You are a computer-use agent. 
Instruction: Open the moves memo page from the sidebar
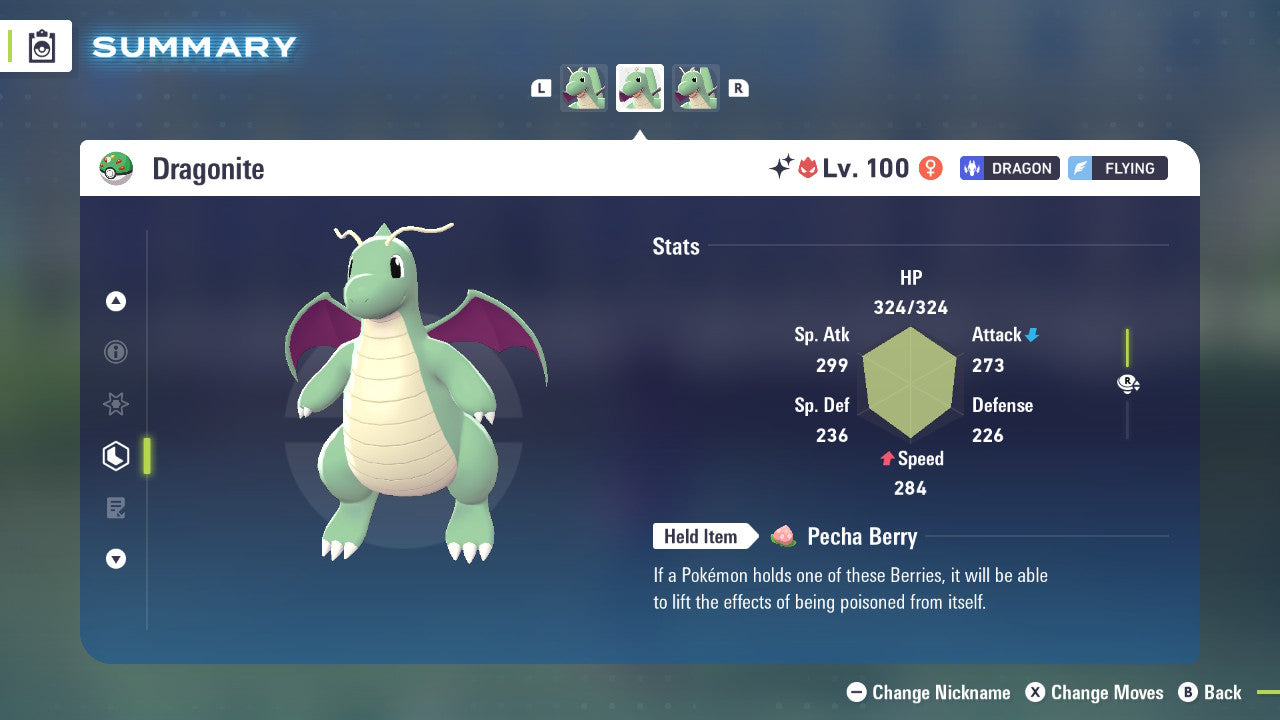pos(116,507)
